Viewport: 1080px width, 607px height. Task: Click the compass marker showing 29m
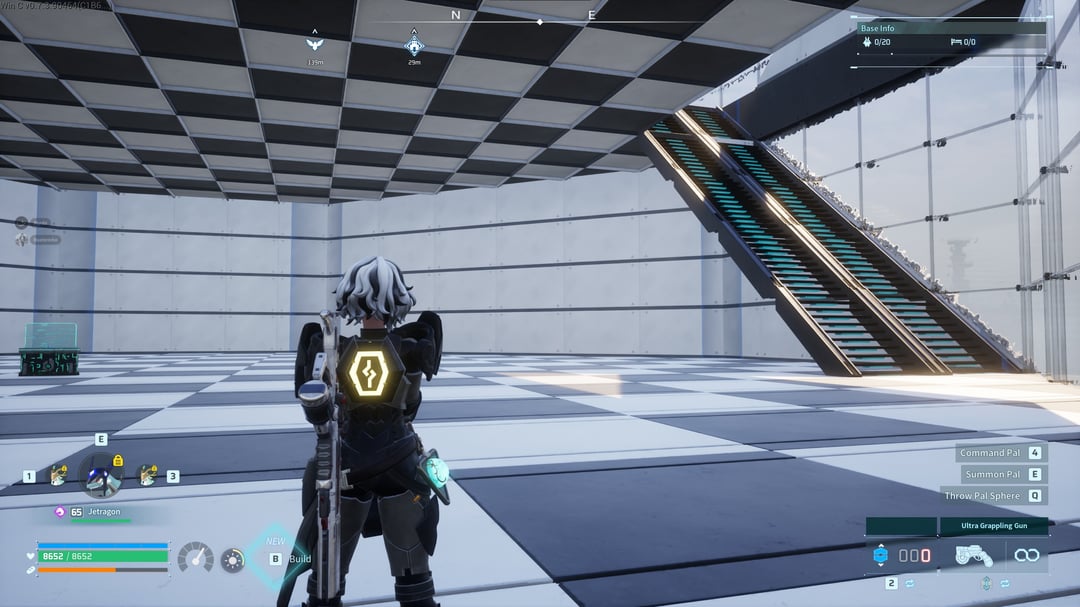click(x=414, y=45)
